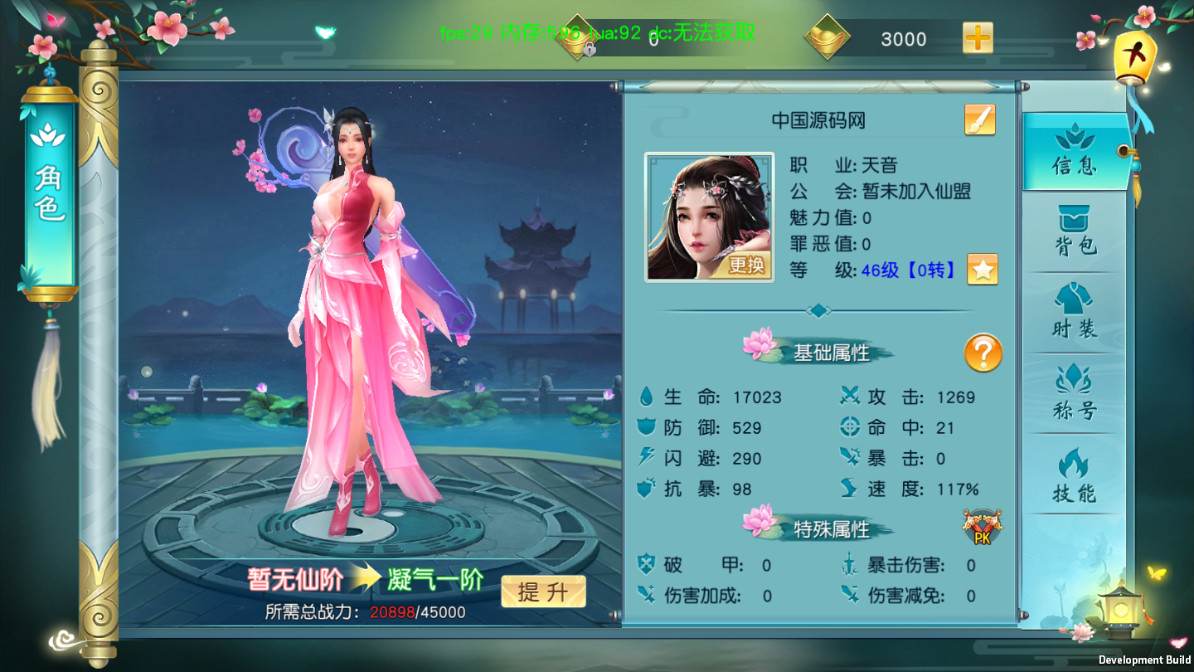The image size is (1194, 672).
Task: Show the 技能 skills tab
Action: pyautogui.click(x=1075, y=476)
